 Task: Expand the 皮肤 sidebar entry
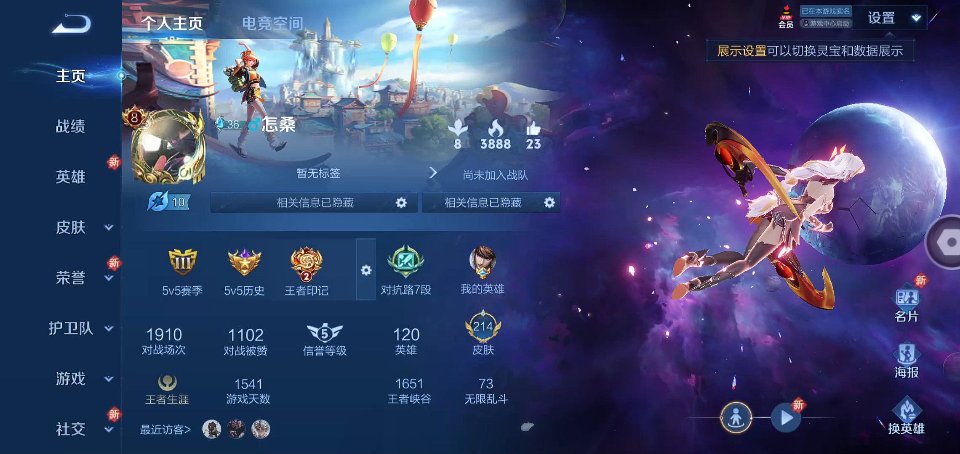click(x=72, y=227)
